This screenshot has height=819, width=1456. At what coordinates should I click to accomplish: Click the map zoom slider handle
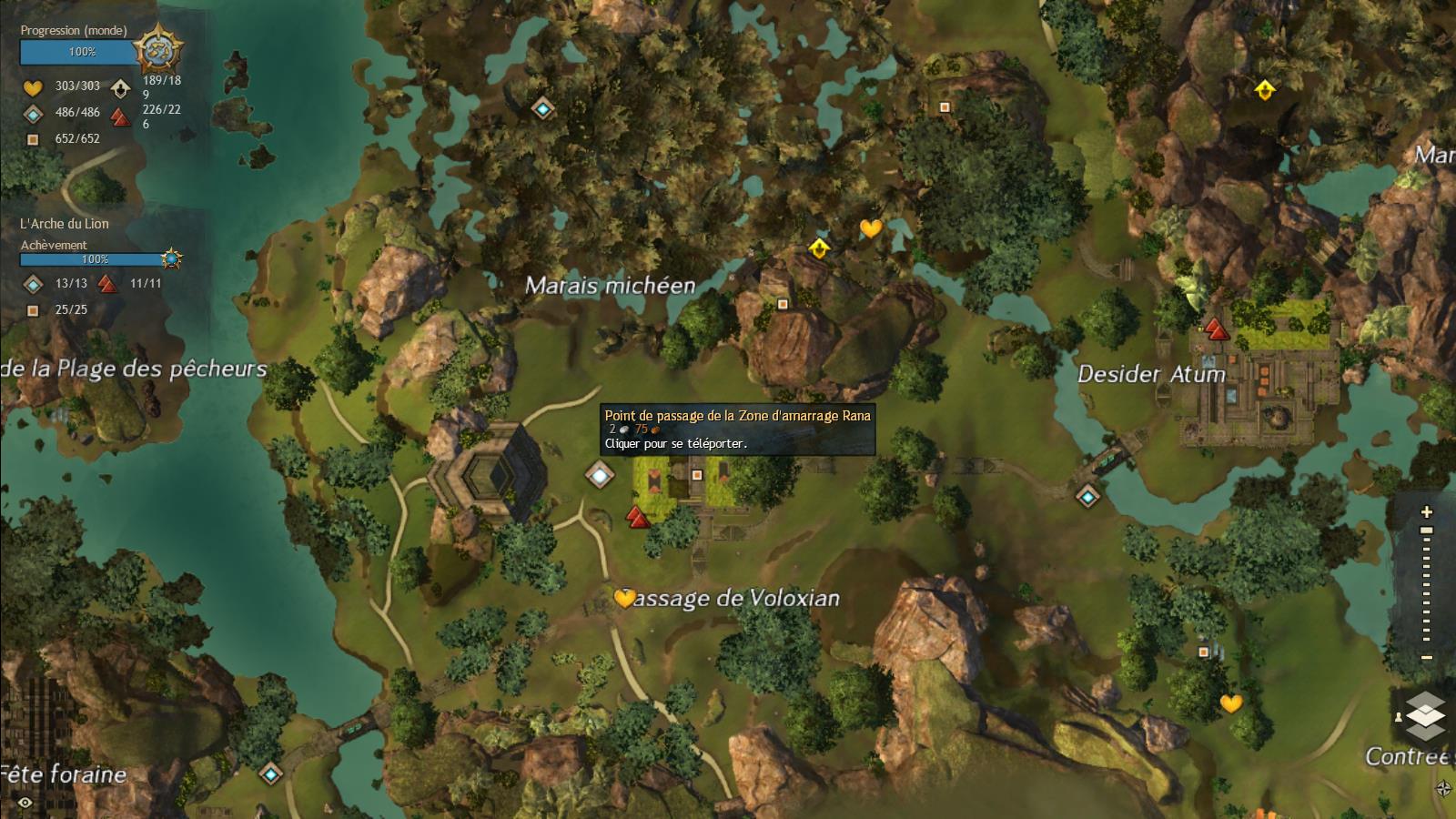point(1427,531)
